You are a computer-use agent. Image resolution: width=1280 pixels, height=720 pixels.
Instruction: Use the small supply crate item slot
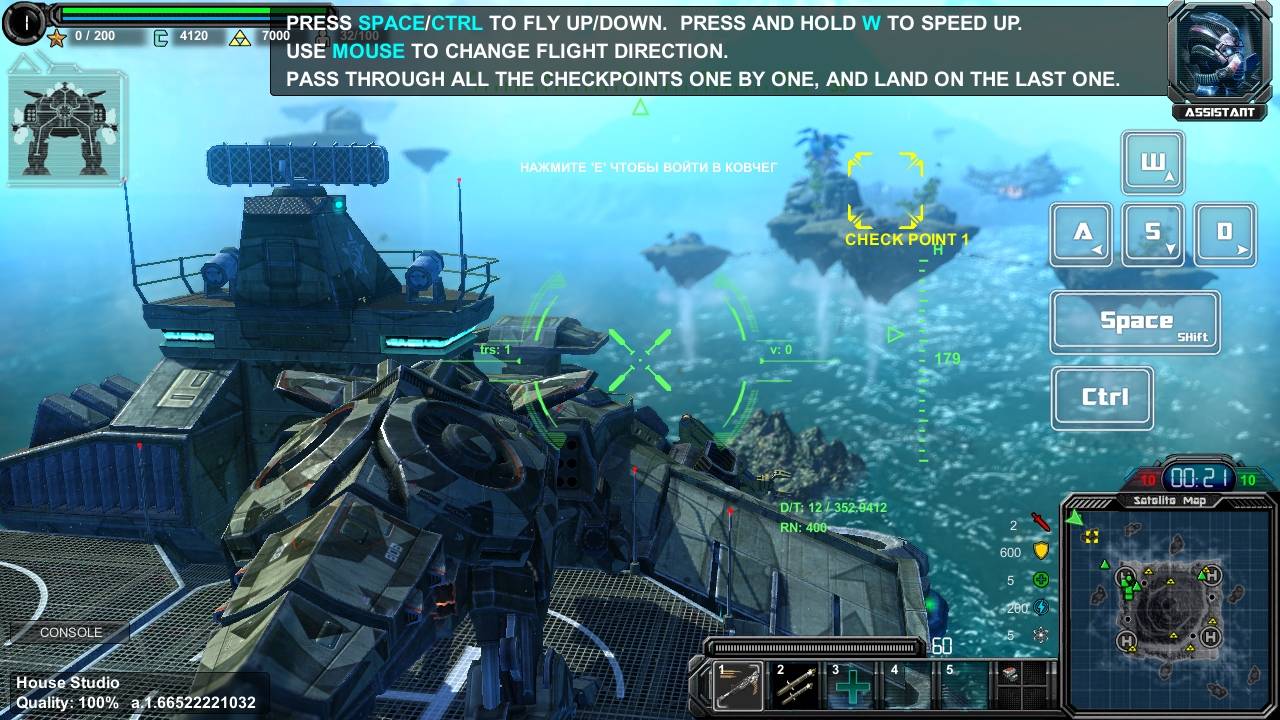click(x=1012, y=675)
